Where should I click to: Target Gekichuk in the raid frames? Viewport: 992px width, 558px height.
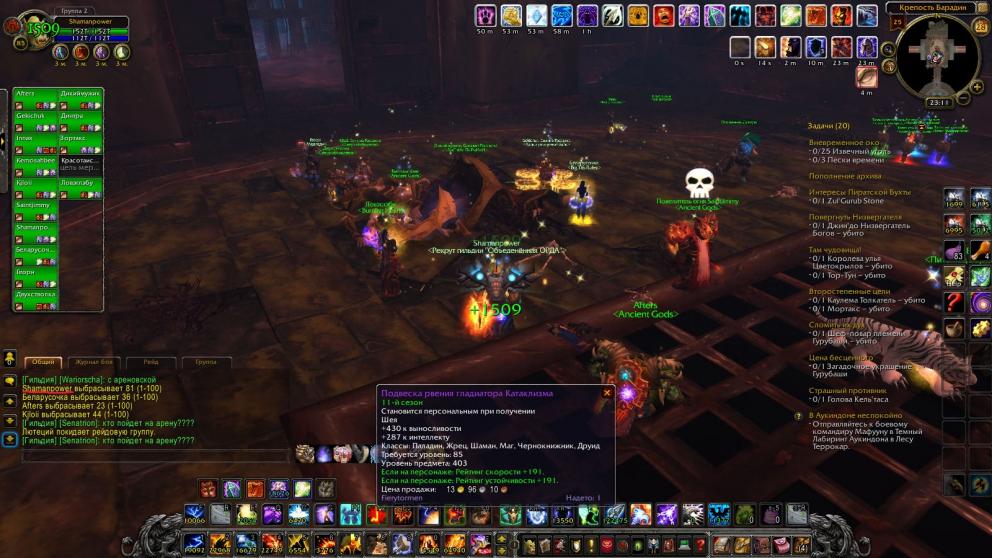35,116
